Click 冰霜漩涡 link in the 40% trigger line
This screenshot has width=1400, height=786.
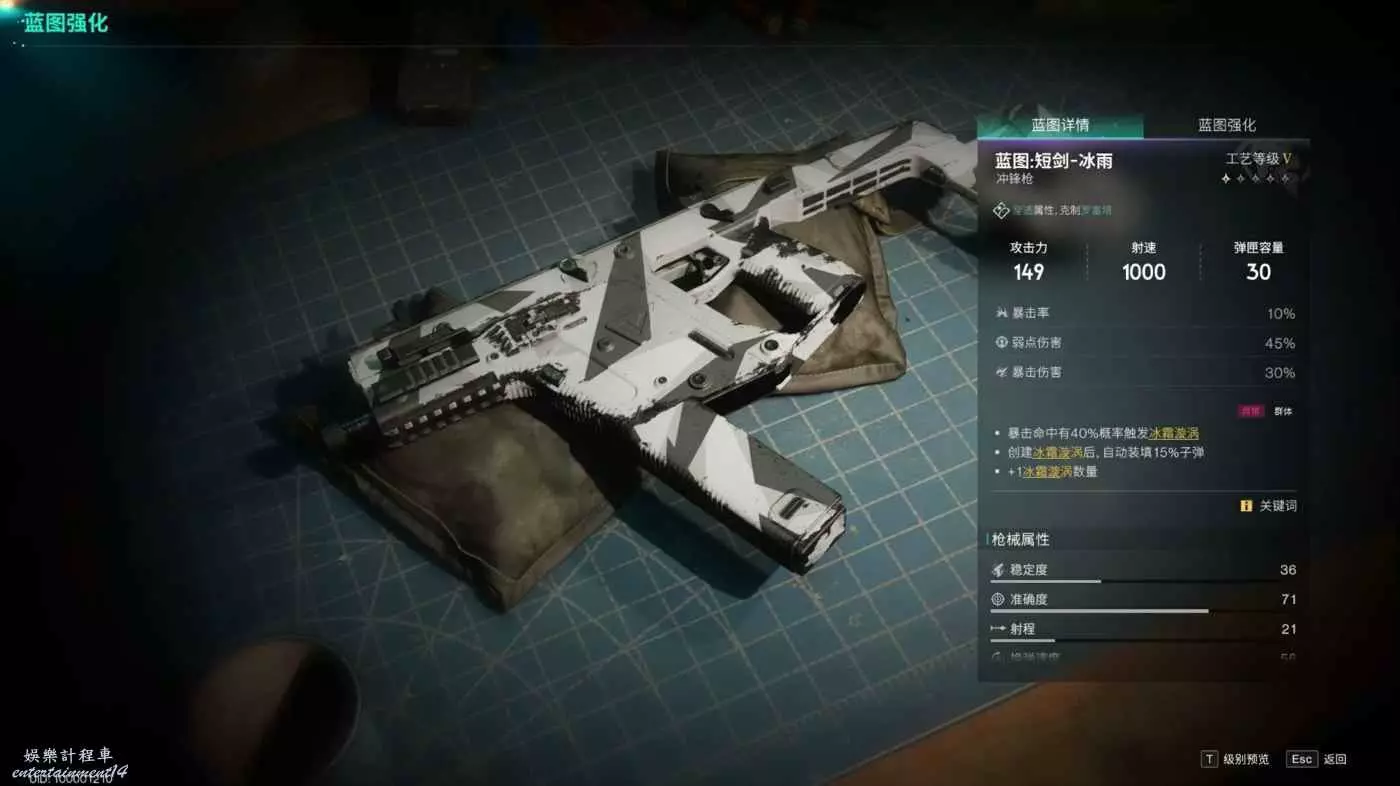[x=1174, y=433]
